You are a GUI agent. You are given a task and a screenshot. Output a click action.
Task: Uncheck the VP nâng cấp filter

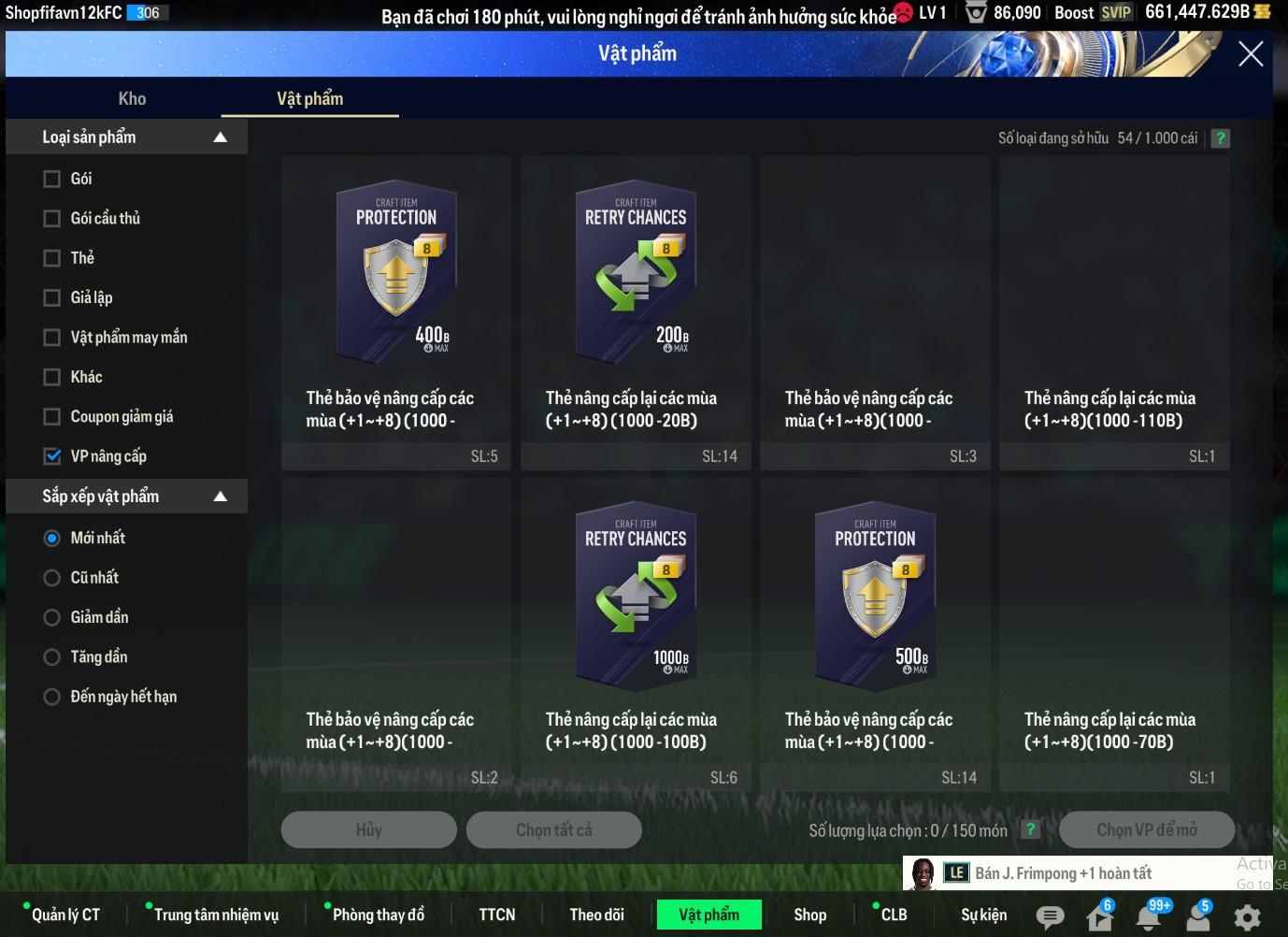pyautogui.click(x=52, y=456)
